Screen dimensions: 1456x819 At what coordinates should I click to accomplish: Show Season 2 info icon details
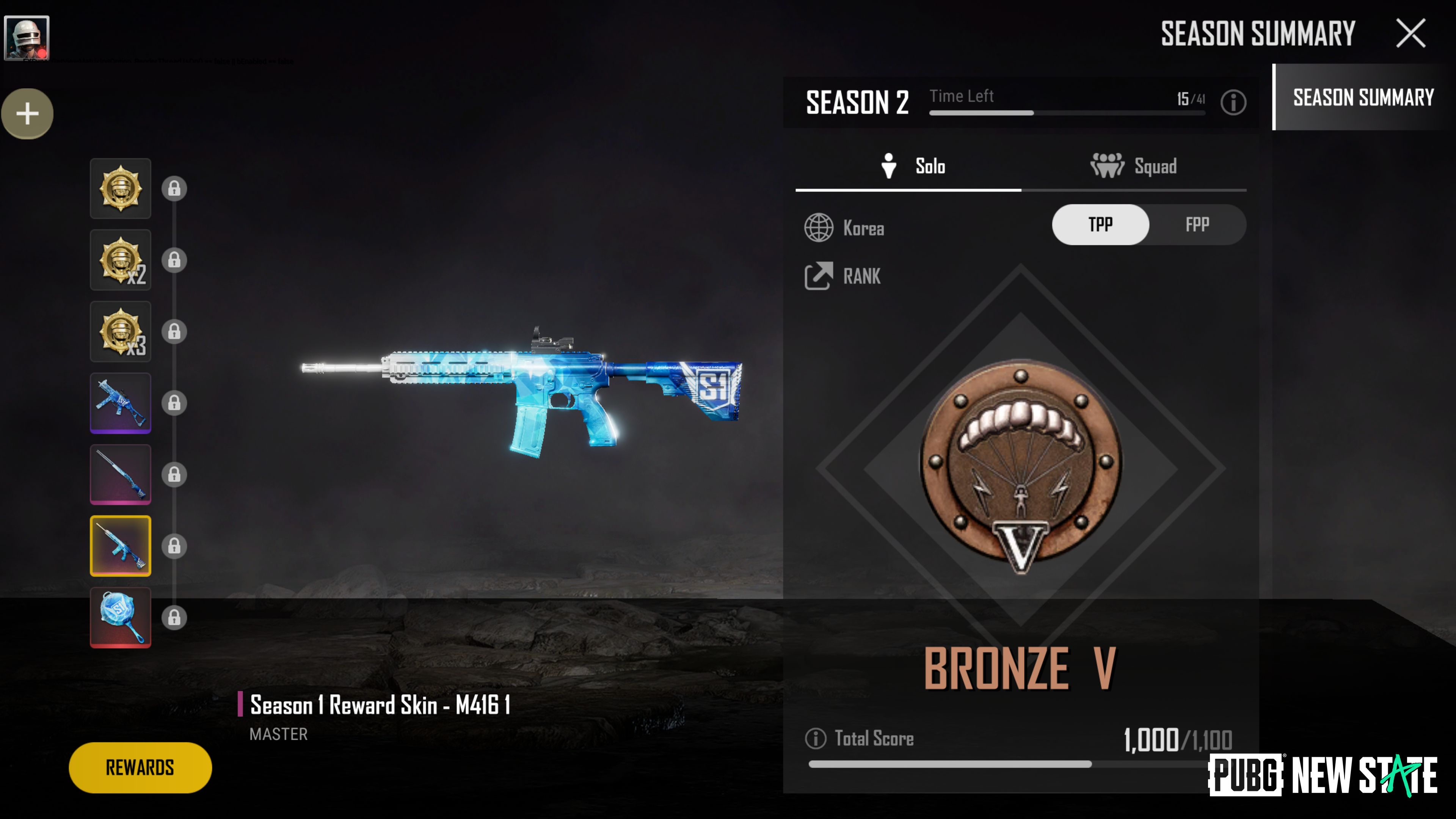(x=1233, y=102)
